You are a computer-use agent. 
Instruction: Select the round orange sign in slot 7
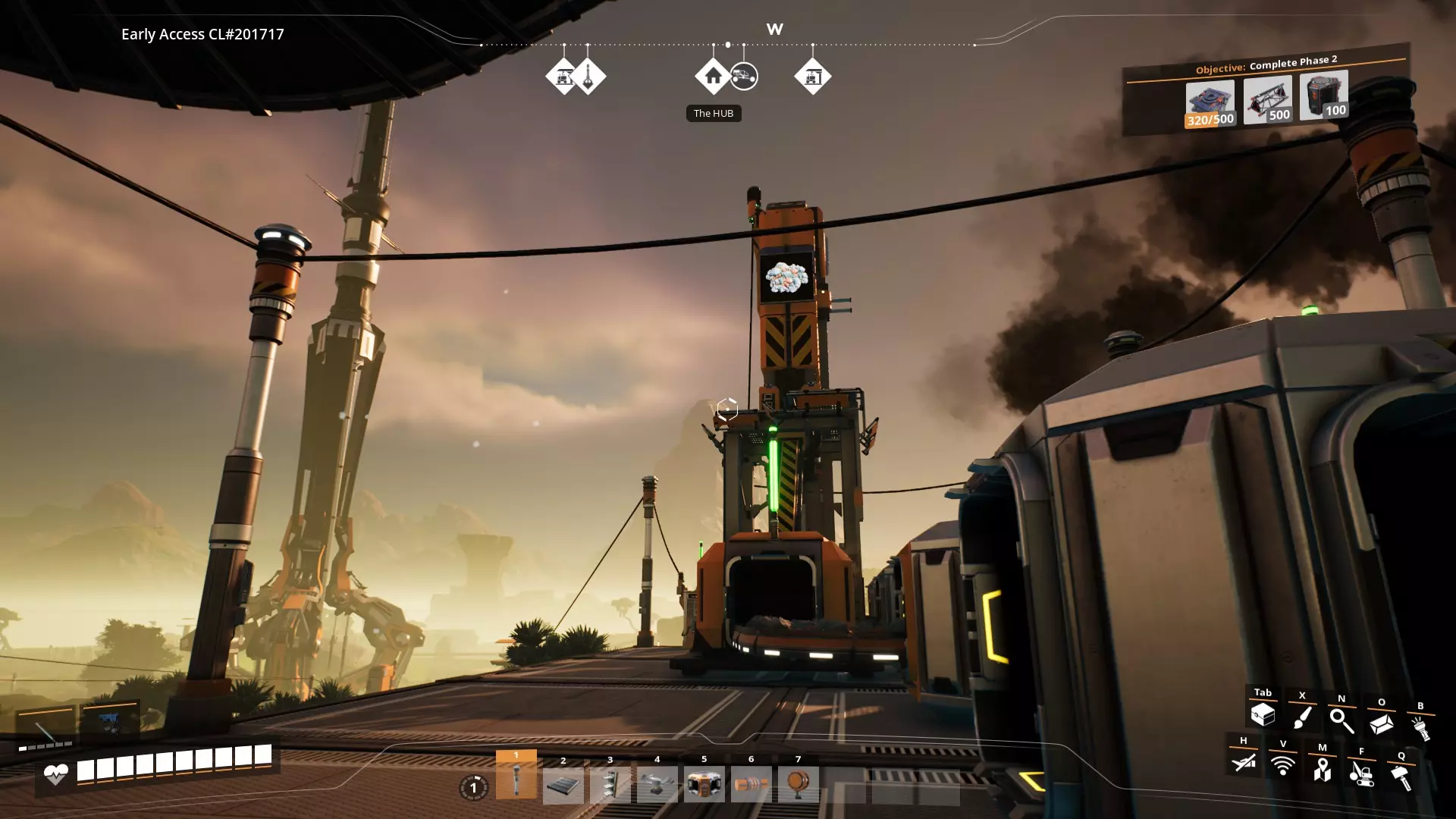pyautogui.click(x=798, y=785)
